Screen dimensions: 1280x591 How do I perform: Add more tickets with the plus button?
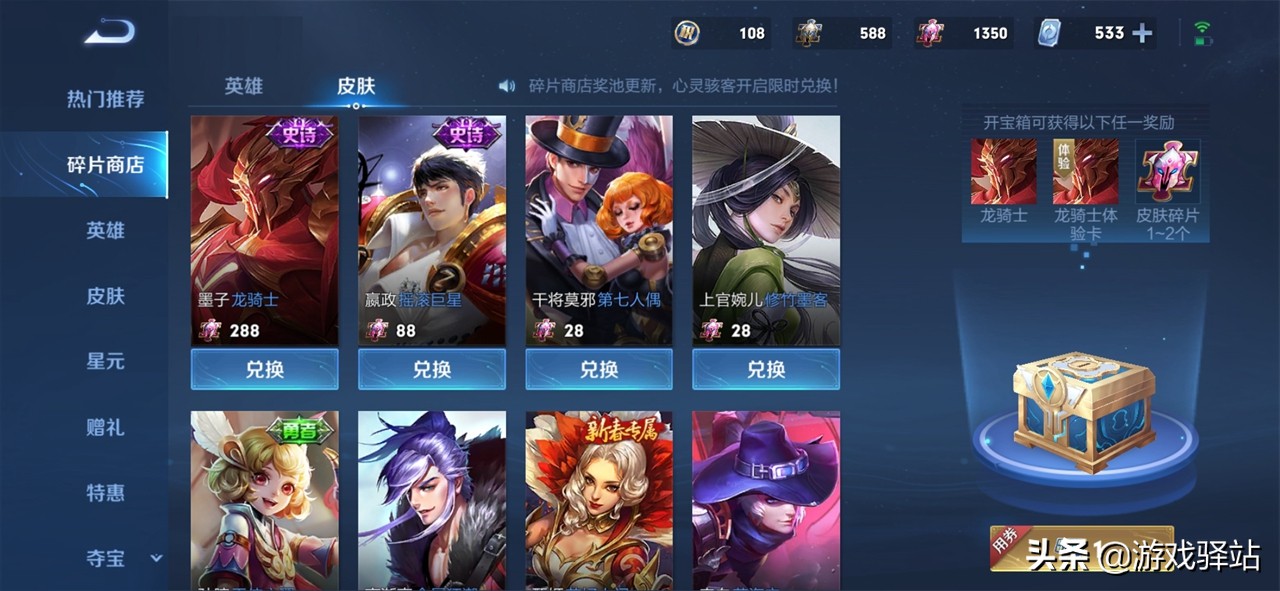(x=1142, y=33)
